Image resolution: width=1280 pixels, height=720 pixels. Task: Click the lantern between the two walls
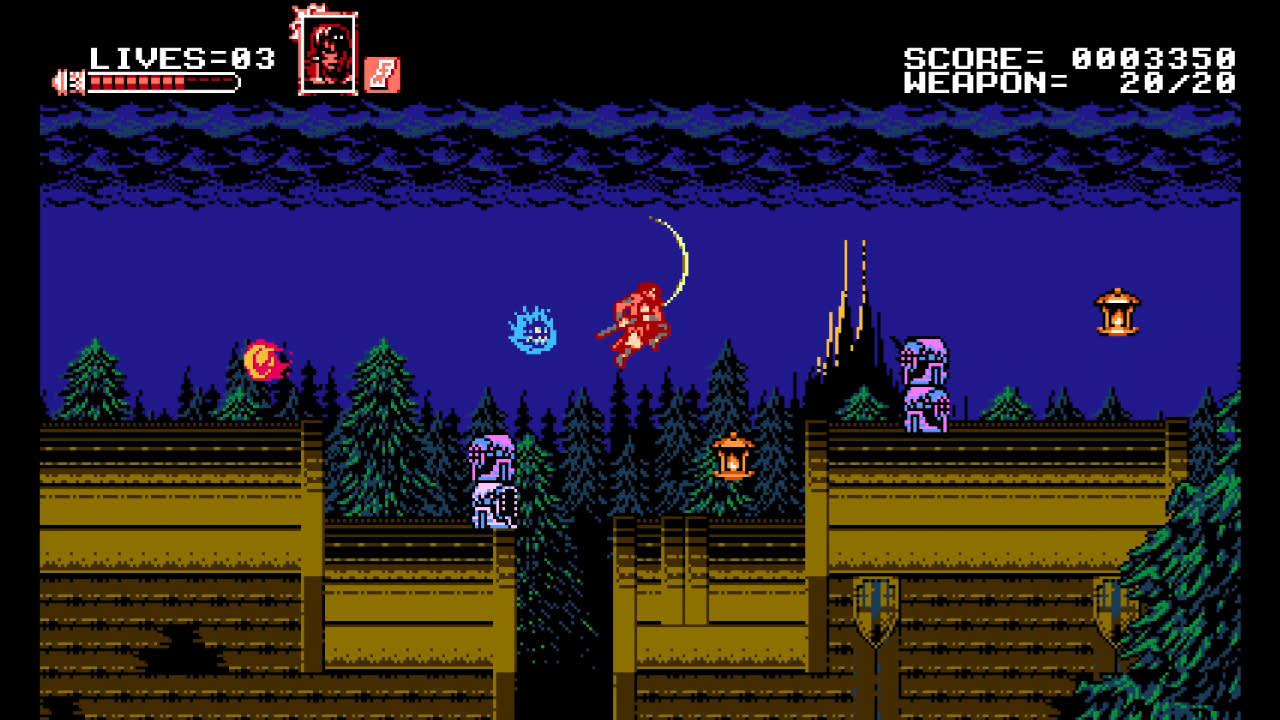tap(734, 457)
